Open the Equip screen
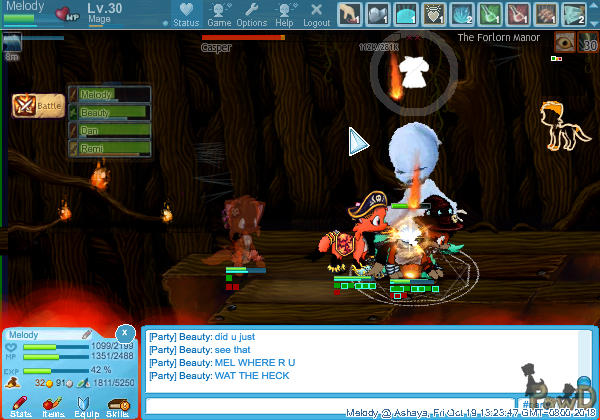Viewport: 600px width, 420px height. (85, 405)
